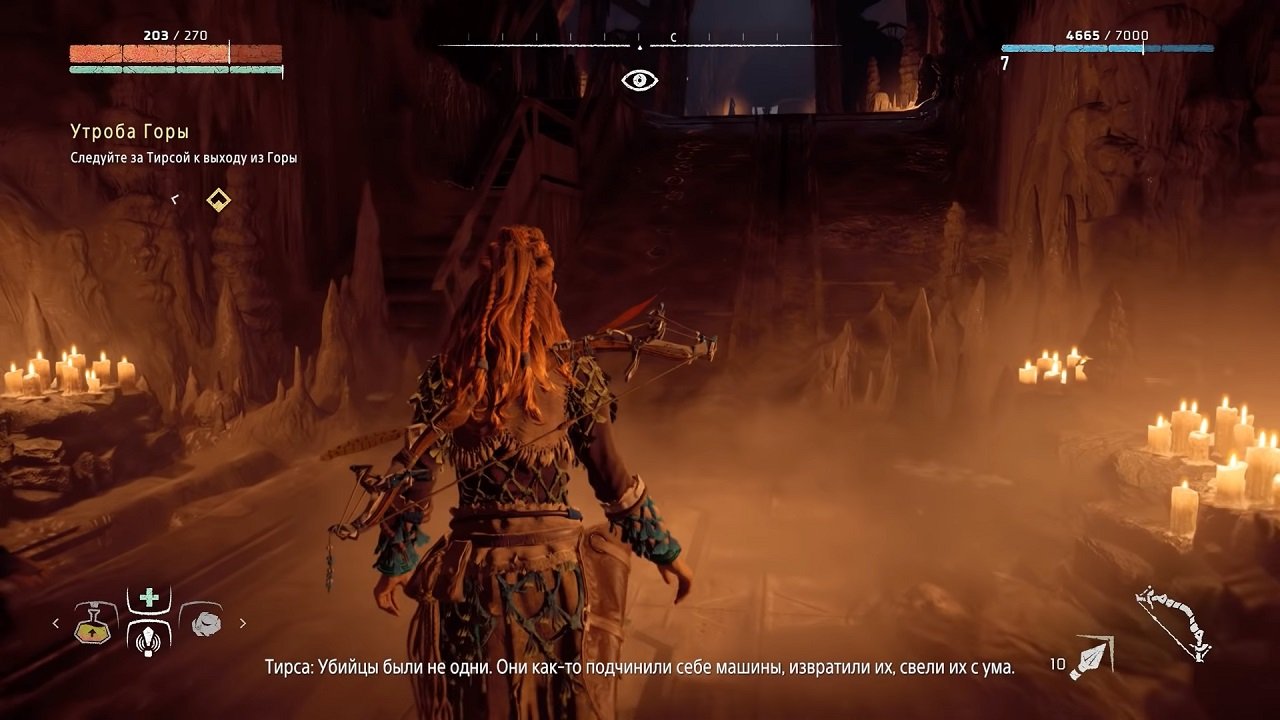This screenshot has width=1280, height=720.
Task: Click the flare item icon below the cross
Action: pos(146,643)
